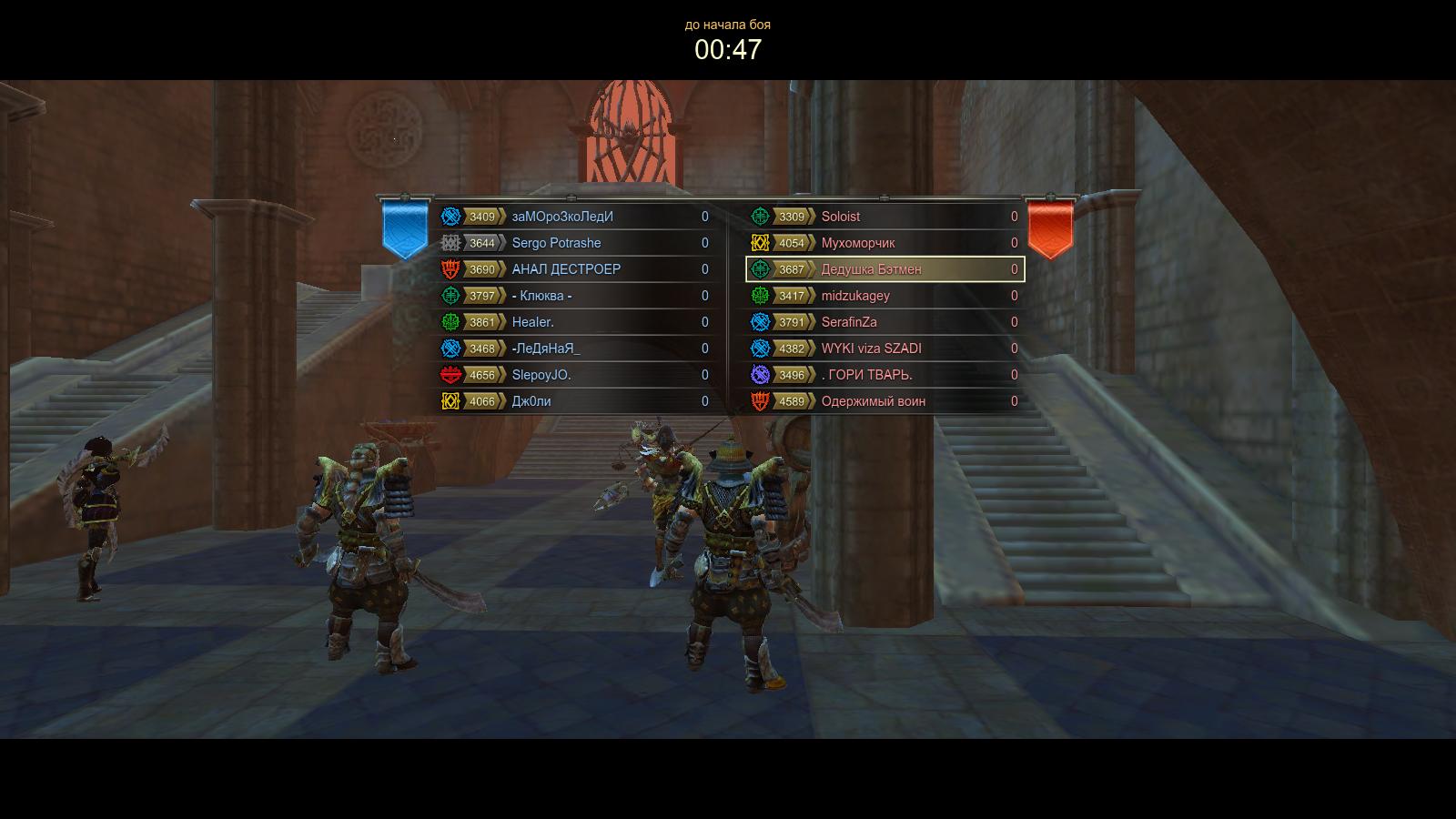The height and width of the screenshot is (819, 1456).
Task: Click the blue team banner
Action: 405,227
